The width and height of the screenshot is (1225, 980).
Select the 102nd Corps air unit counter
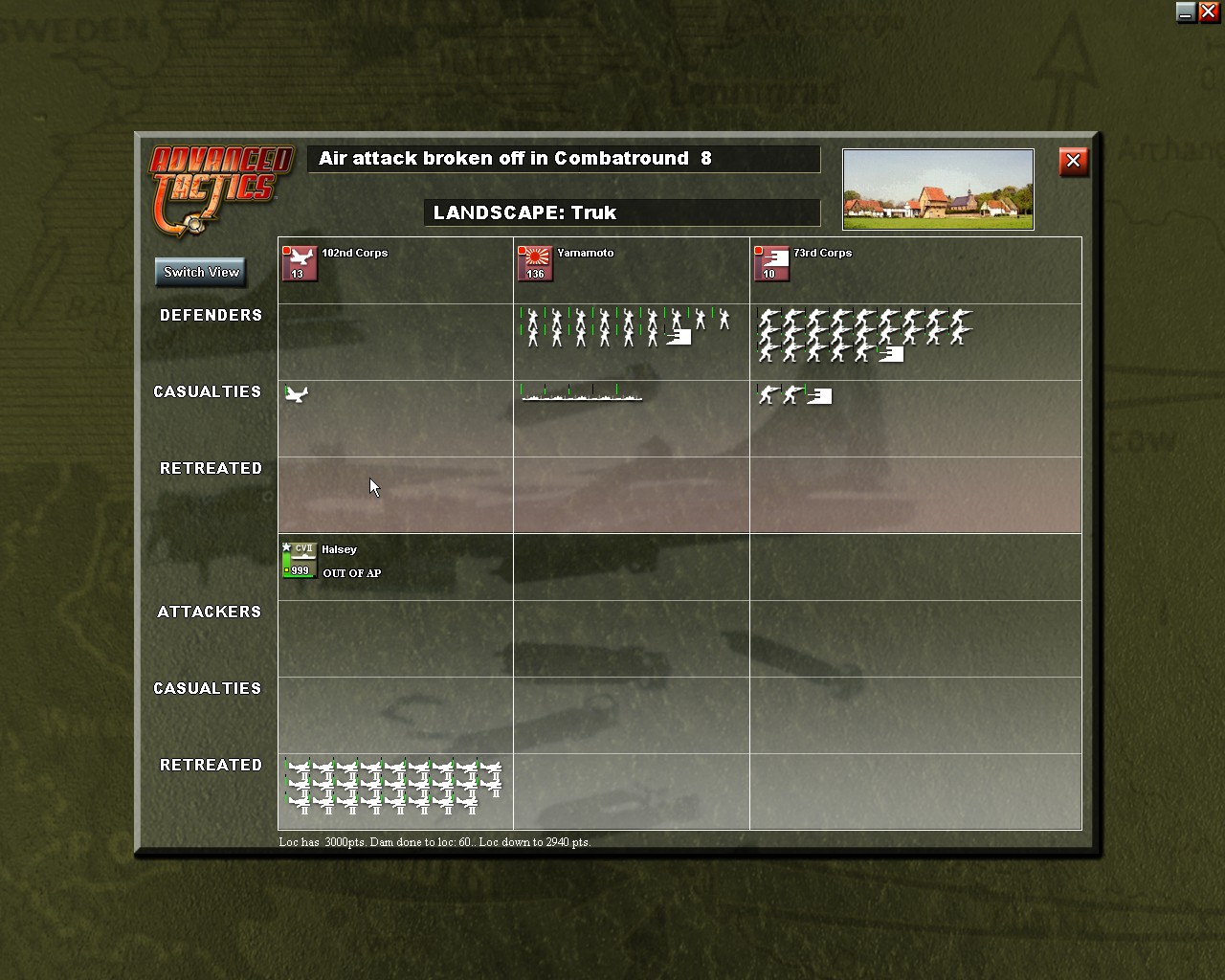point(300,262)
